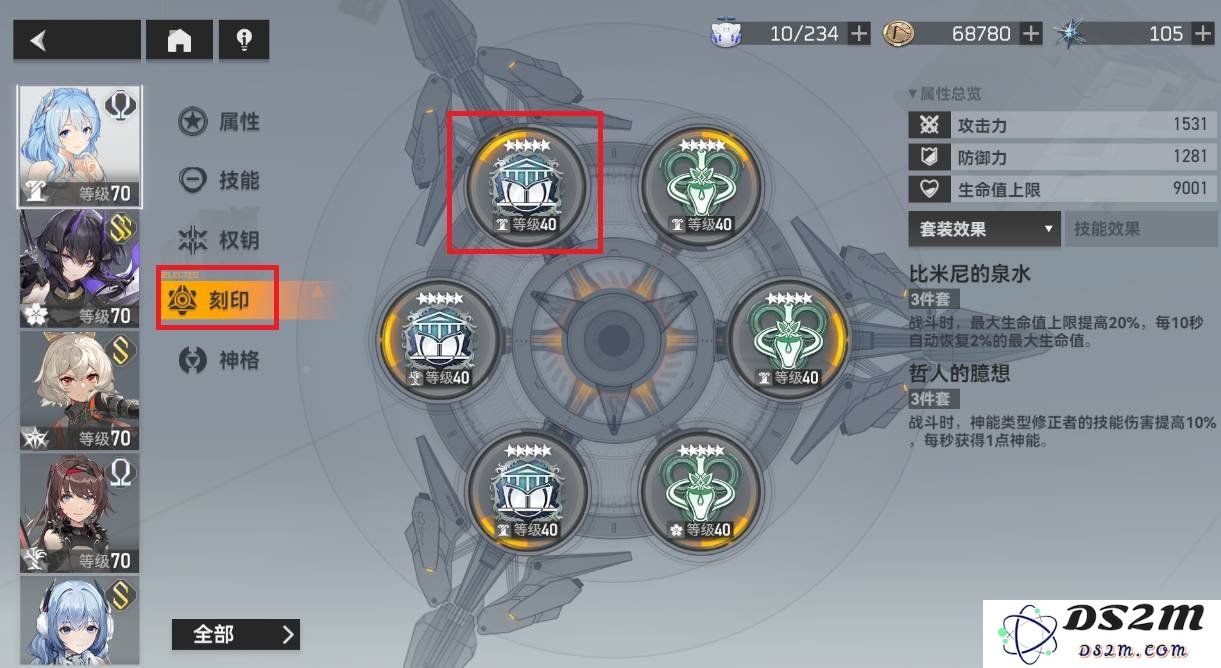Return to the home screen
Viewport: 1221px width, 668px height.
[179, 40]
